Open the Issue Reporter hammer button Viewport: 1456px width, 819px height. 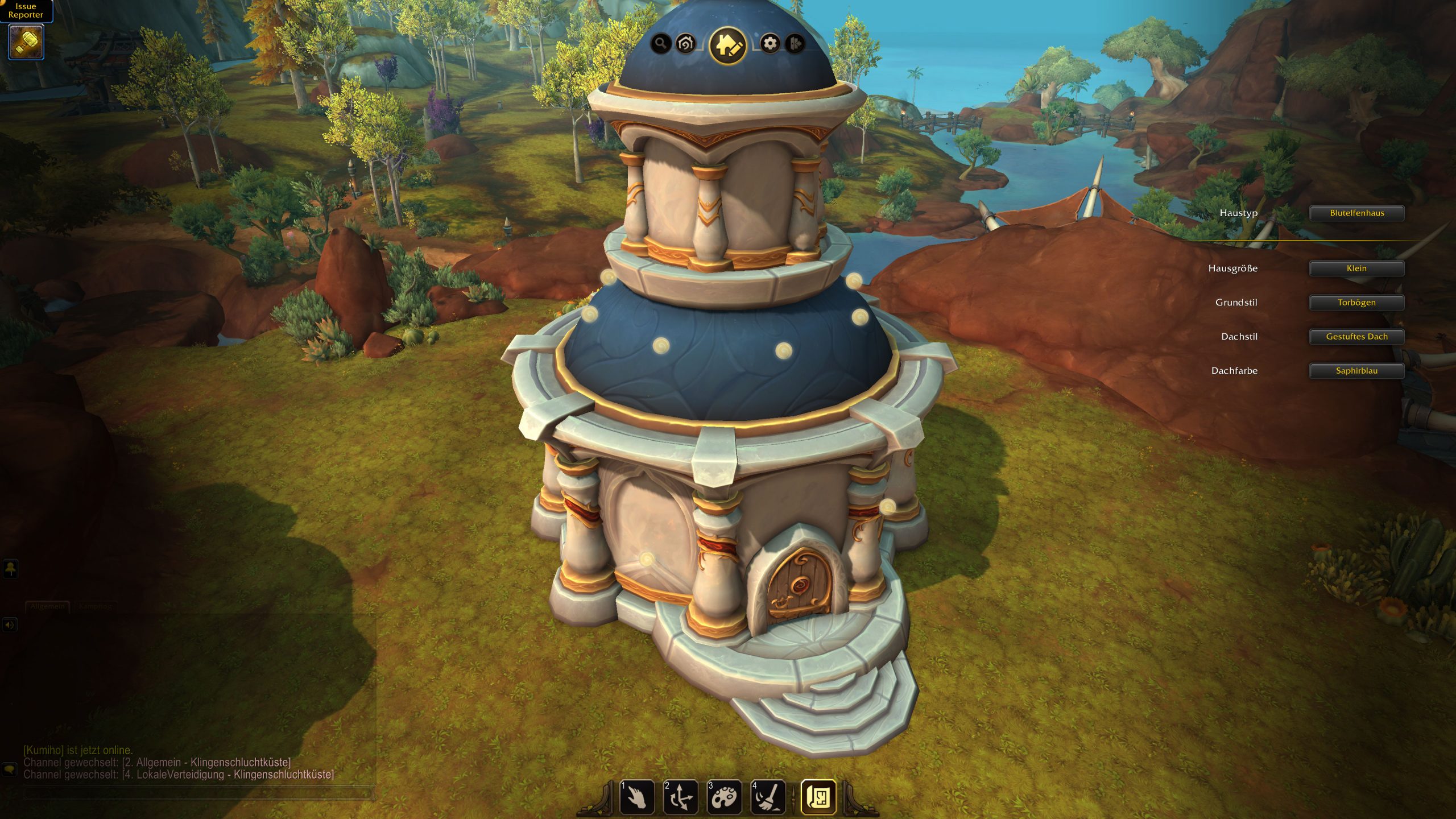[x=26, y=42]
